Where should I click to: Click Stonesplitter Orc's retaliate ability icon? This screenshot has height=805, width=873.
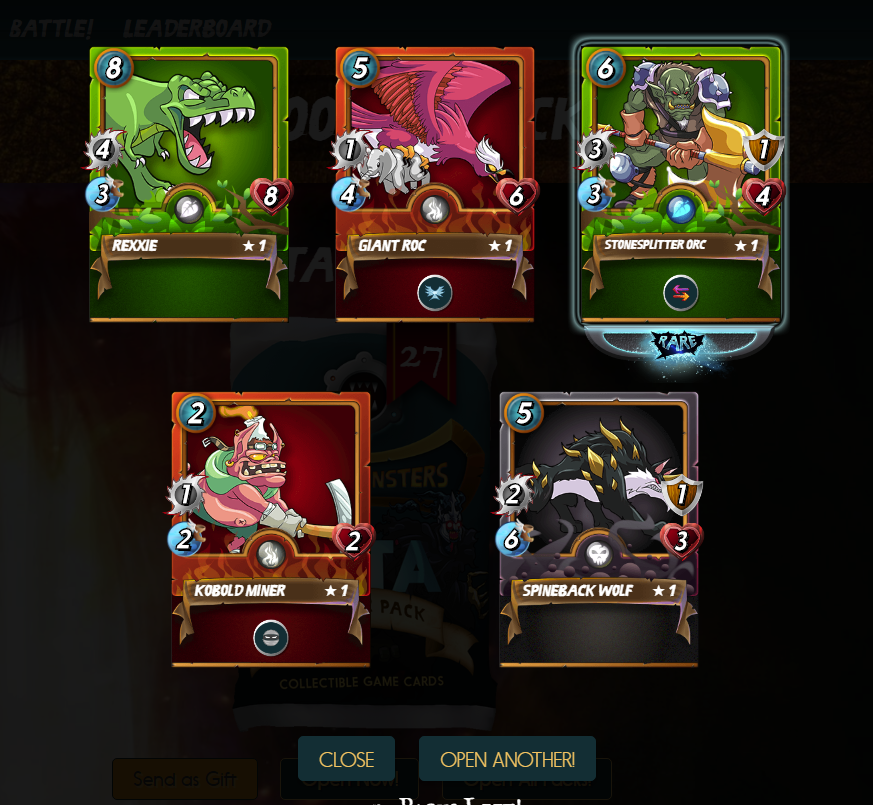(681, 293)
